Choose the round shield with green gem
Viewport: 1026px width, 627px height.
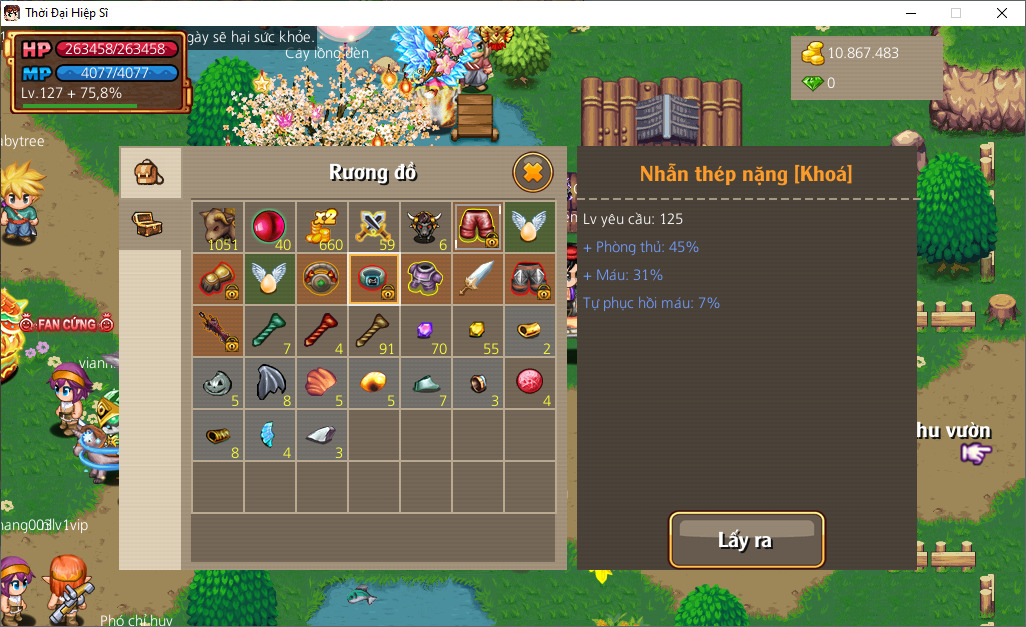click(x=322, y=278)
